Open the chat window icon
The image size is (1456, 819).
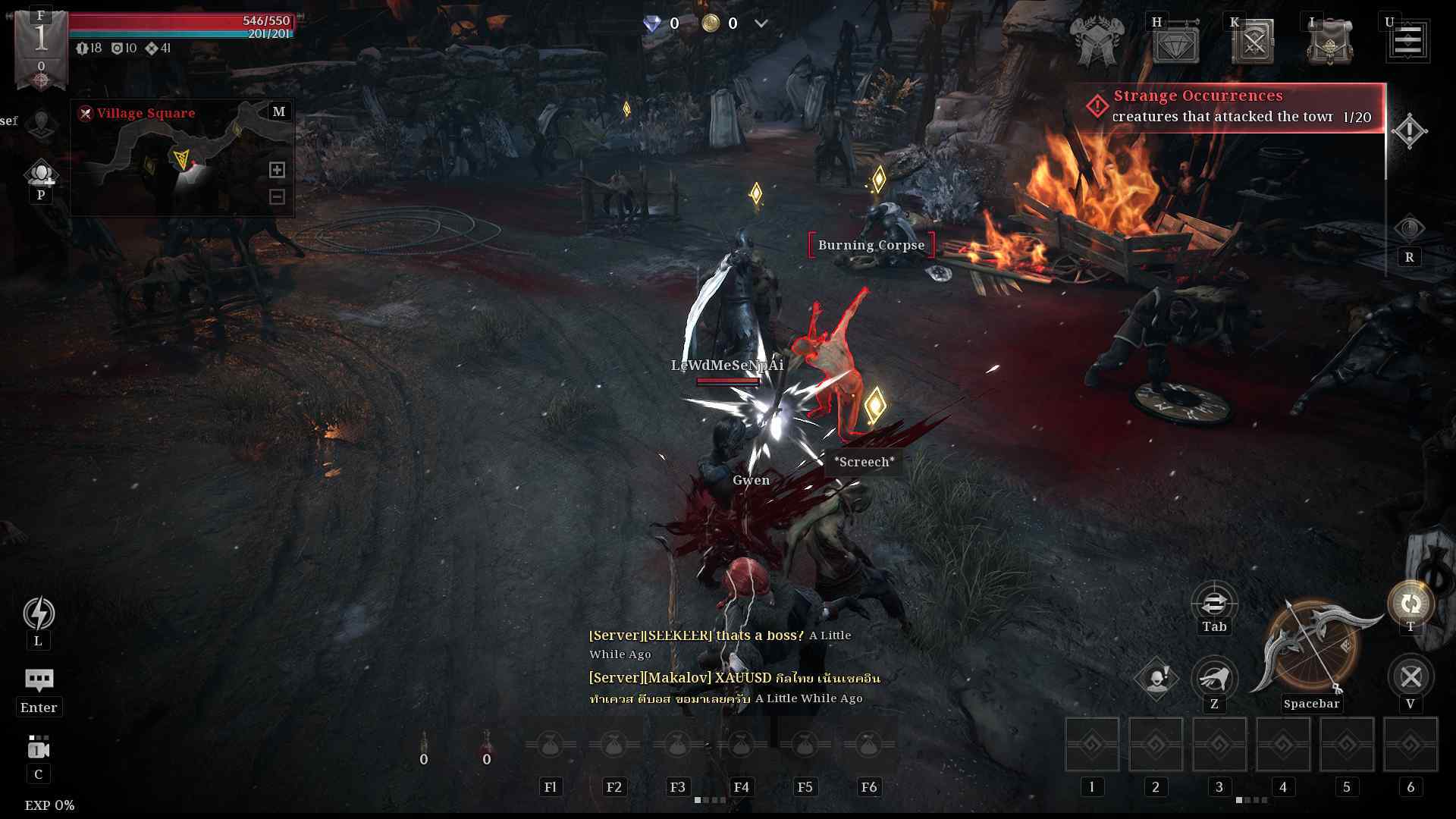coord(39,679)
